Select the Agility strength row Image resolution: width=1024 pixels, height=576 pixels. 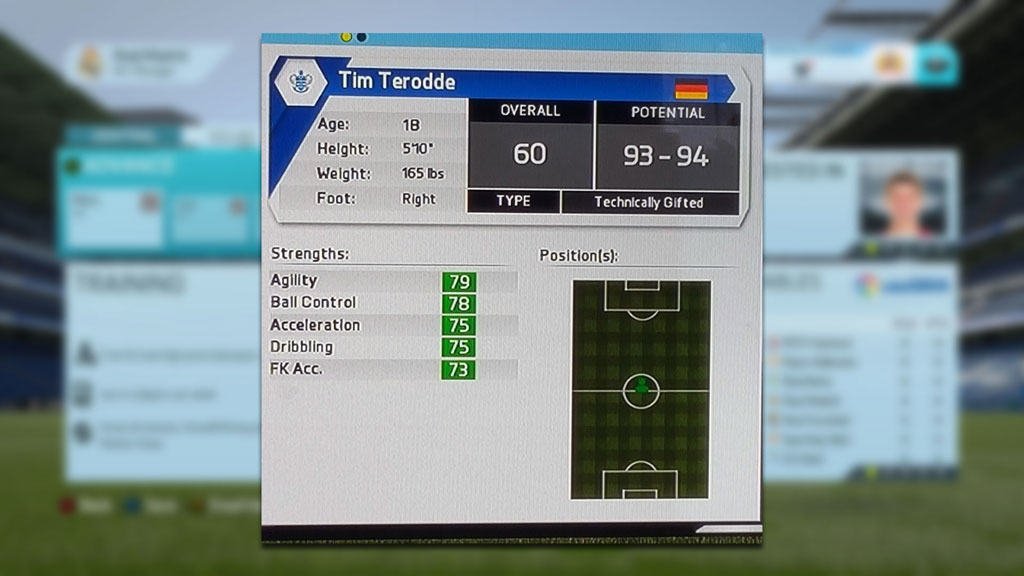(x=393, y=282)
